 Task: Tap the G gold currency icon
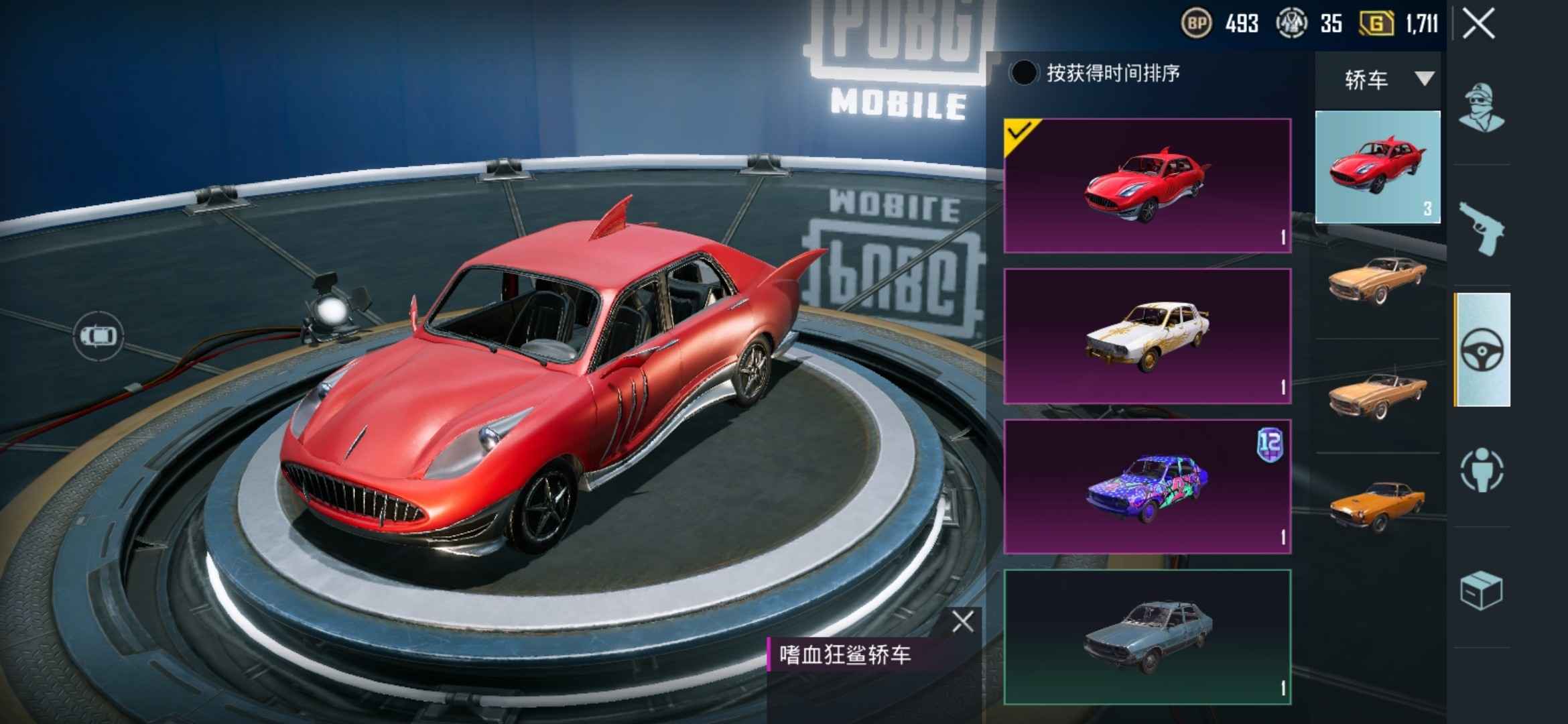pos(1376,24)
